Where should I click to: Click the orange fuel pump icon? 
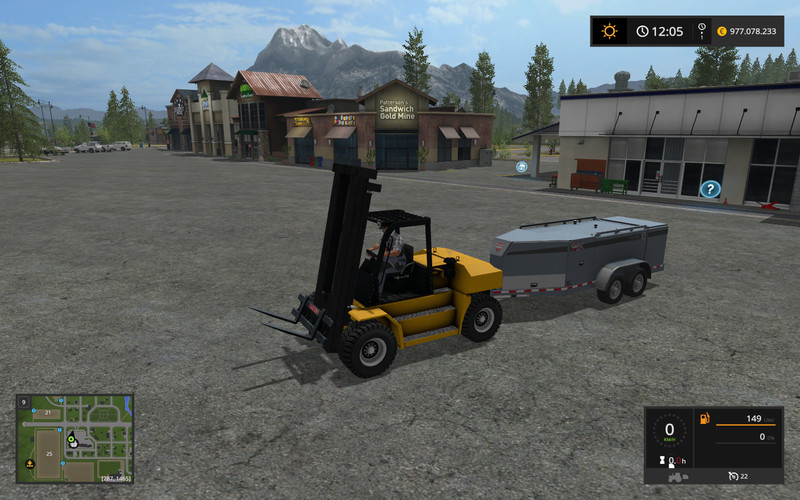coord(703,418)
